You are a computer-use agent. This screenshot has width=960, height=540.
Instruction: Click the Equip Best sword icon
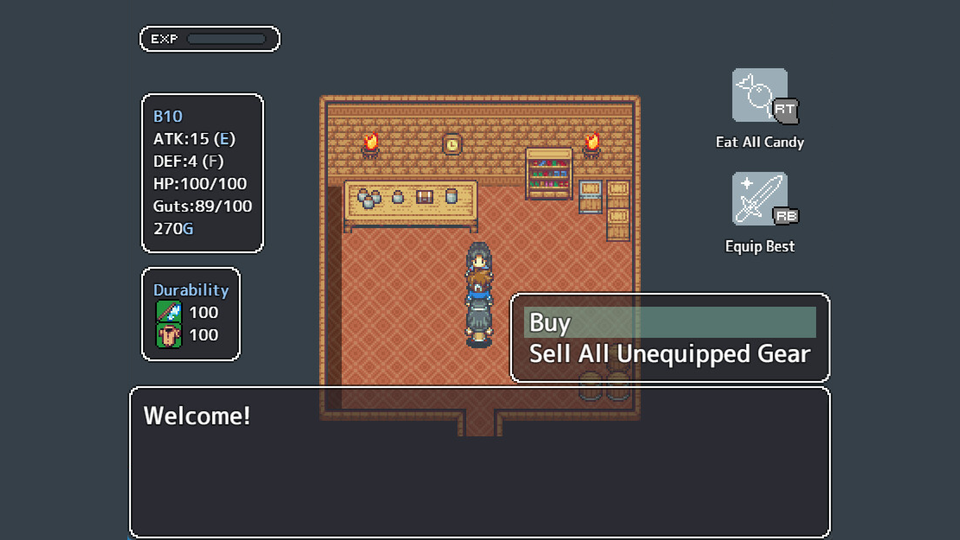pyautogui.click(x=760, y=199)
